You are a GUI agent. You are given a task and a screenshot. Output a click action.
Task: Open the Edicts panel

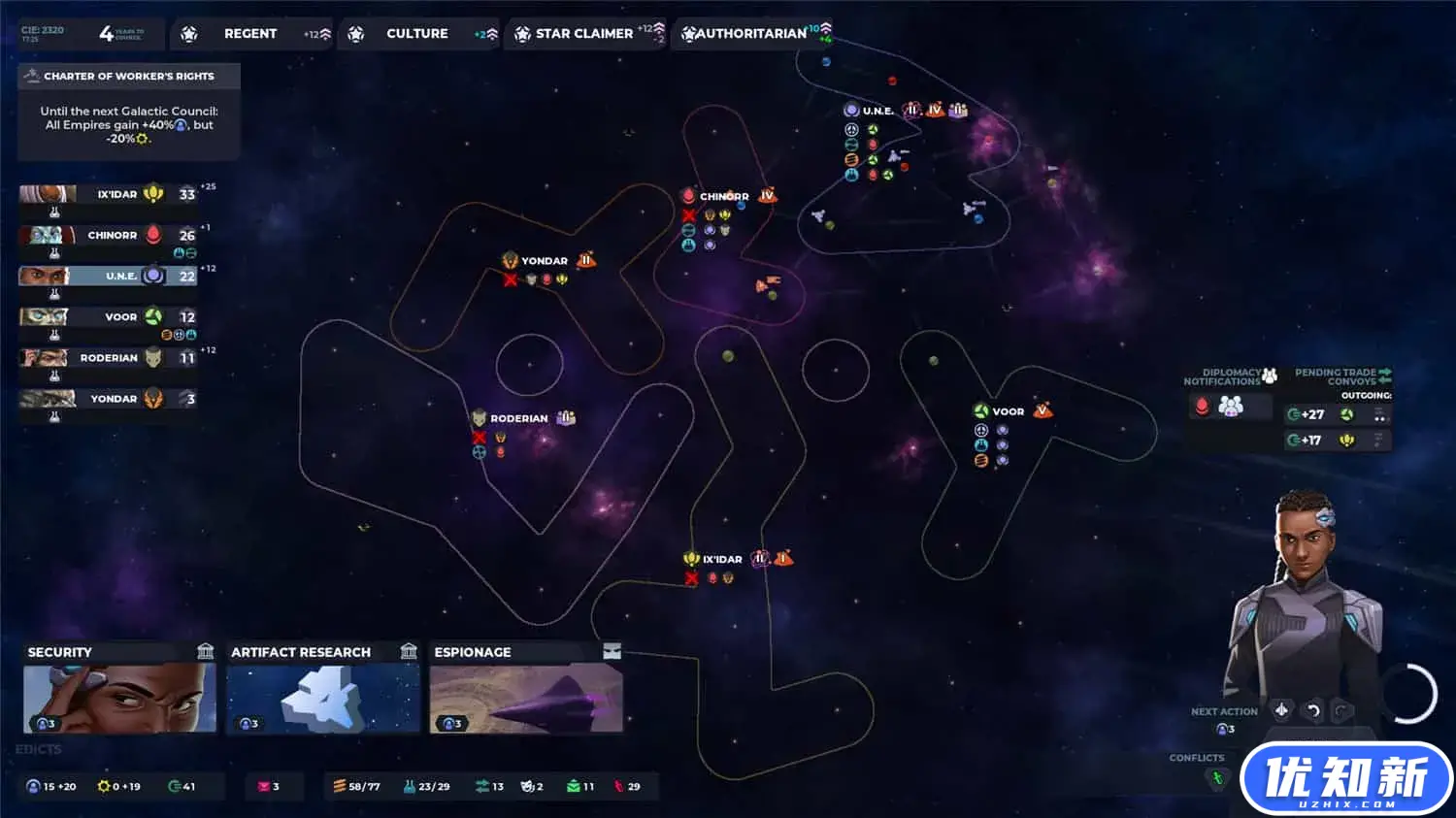[39, 749]
